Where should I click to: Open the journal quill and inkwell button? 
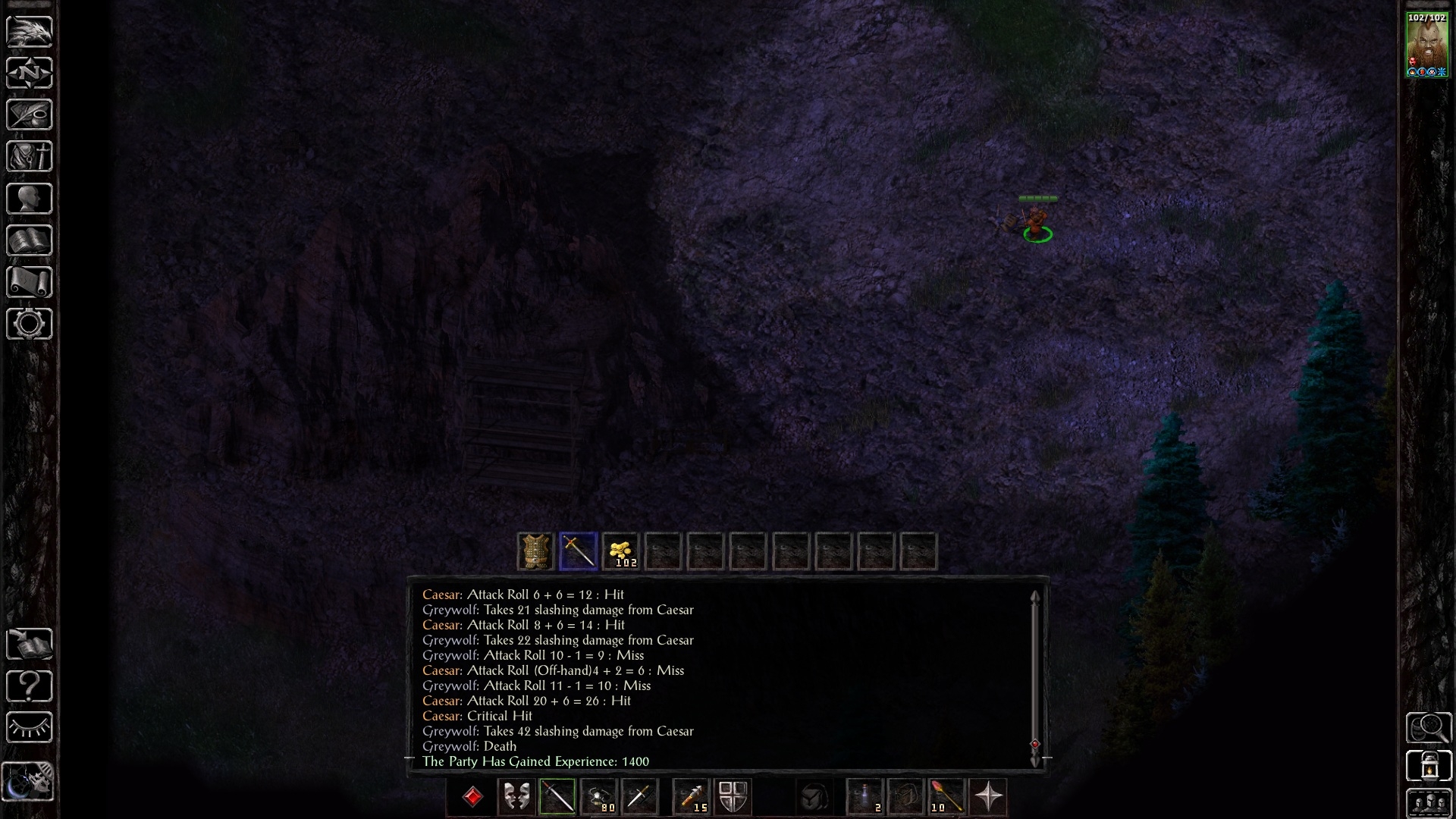tap(30, 115)
